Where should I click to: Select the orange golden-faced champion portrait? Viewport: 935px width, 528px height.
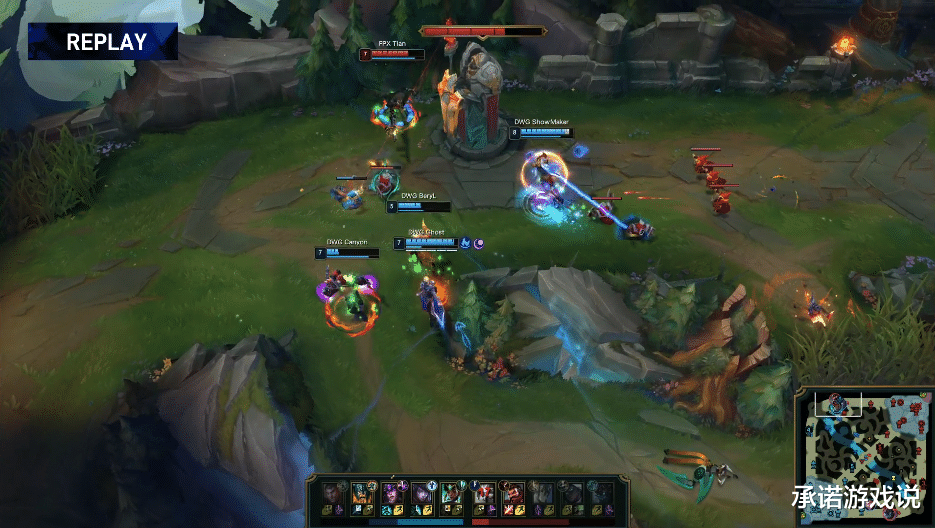pyautogui.click(x=362, y=493)
